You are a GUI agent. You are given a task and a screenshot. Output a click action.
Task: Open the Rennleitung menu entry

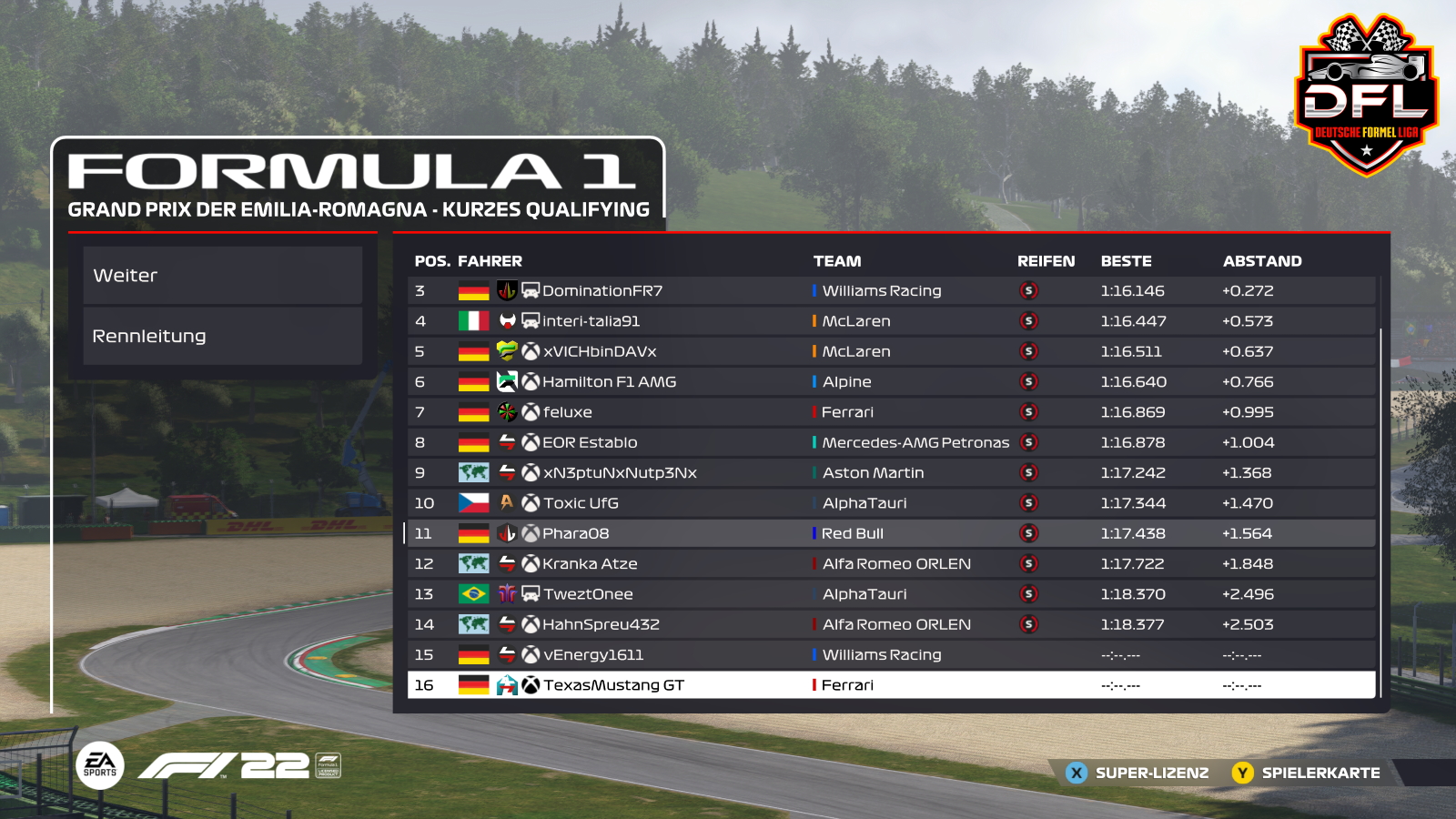[x=223, y=336]
